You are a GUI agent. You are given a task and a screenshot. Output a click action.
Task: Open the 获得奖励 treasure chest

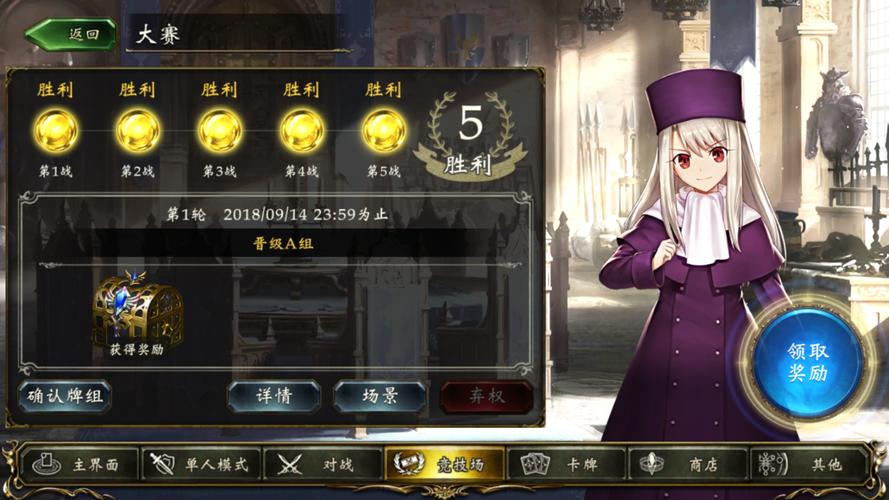coord(137,314)
